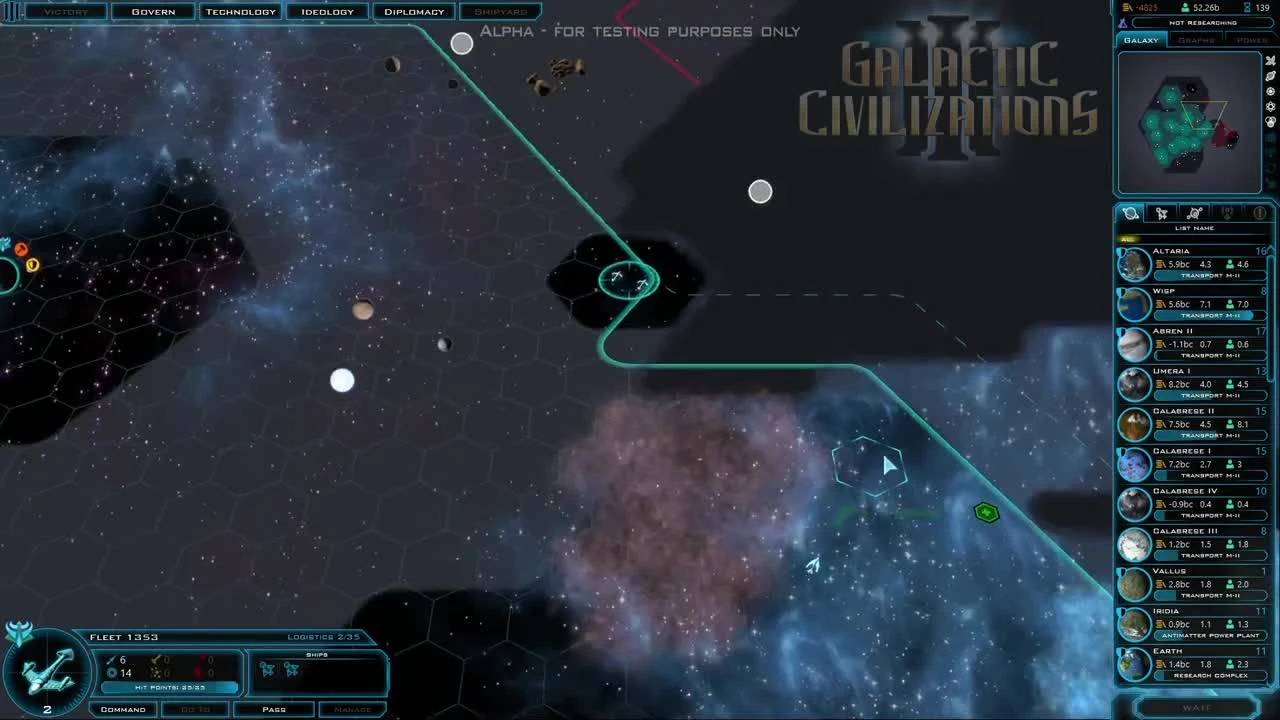Open the List Name dropdown
The width and height of the screenshot is (1280, 720).
(x=1193, y=227)
